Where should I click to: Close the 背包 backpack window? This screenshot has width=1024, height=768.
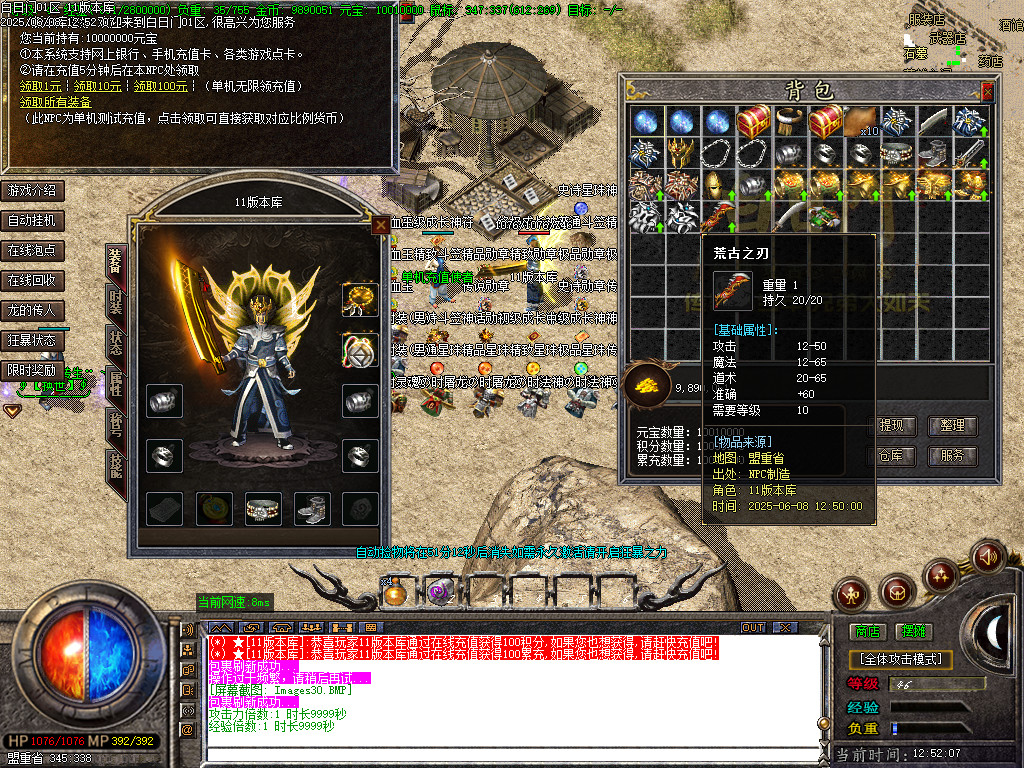coord(988,91)
